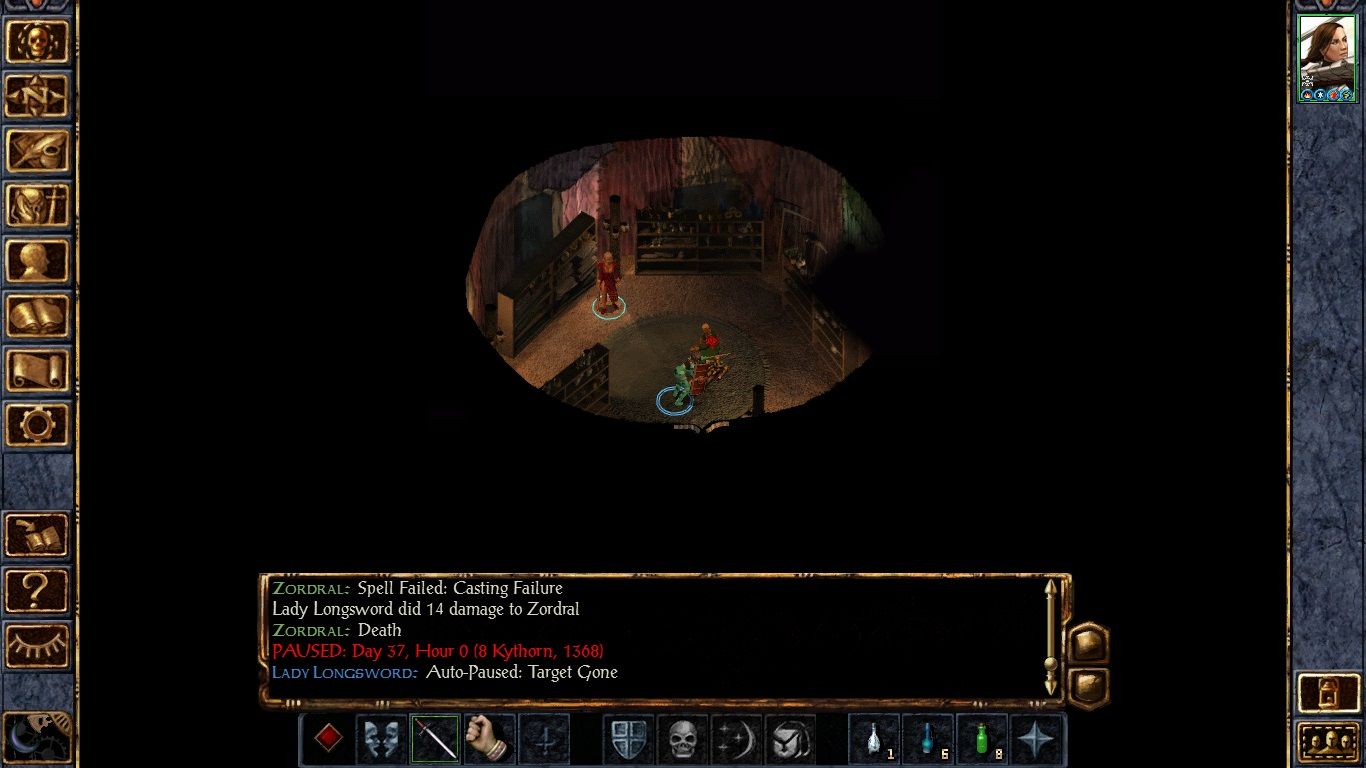Select the character portrait
Image resolution: width=1366 pixels, height=768 pixels.
(x=1326, y=58)
